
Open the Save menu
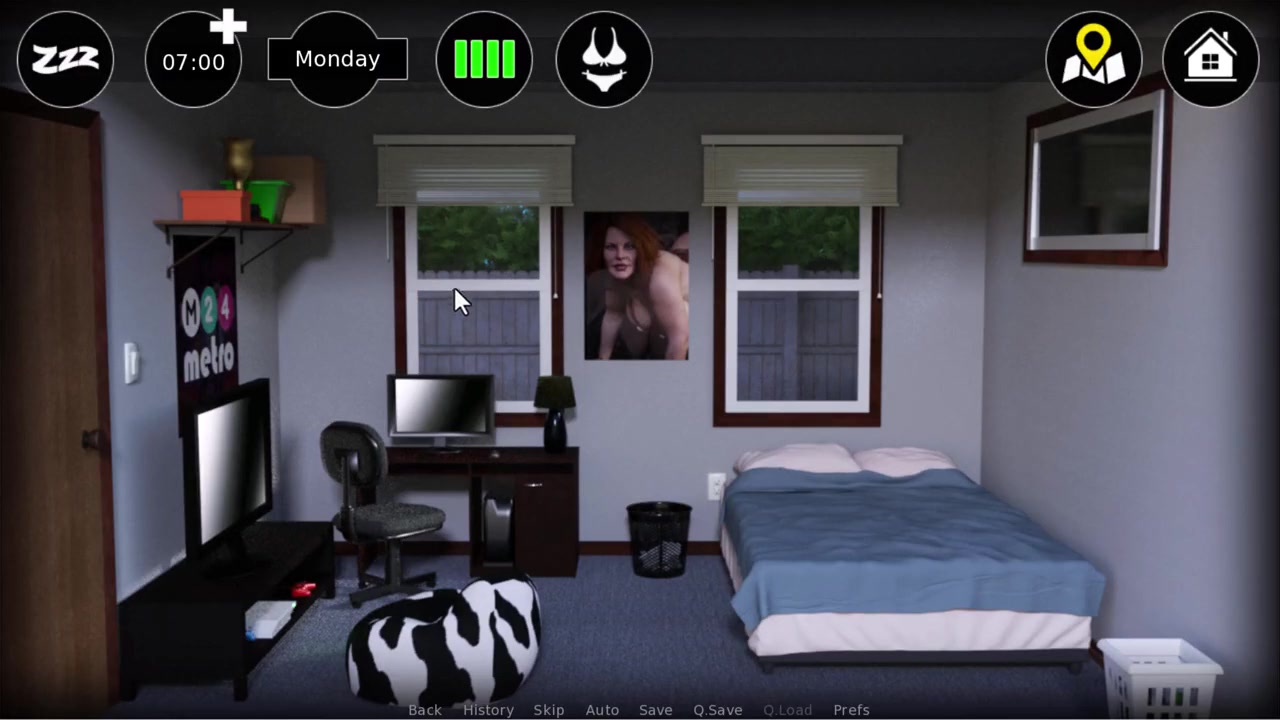pyautogui.click(x=656, y=710)
